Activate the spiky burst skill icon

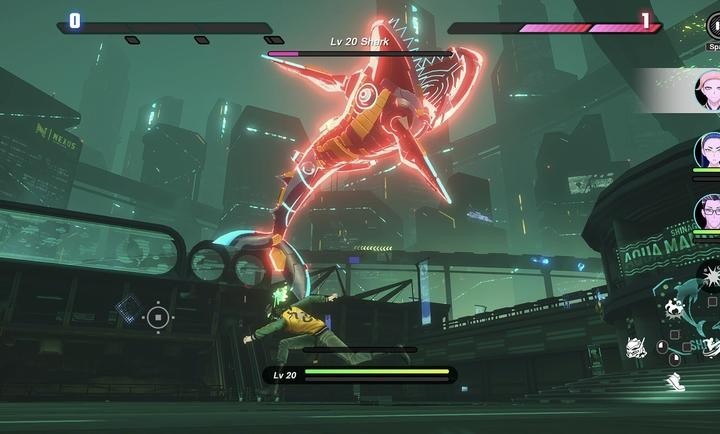tap(711, 276)
